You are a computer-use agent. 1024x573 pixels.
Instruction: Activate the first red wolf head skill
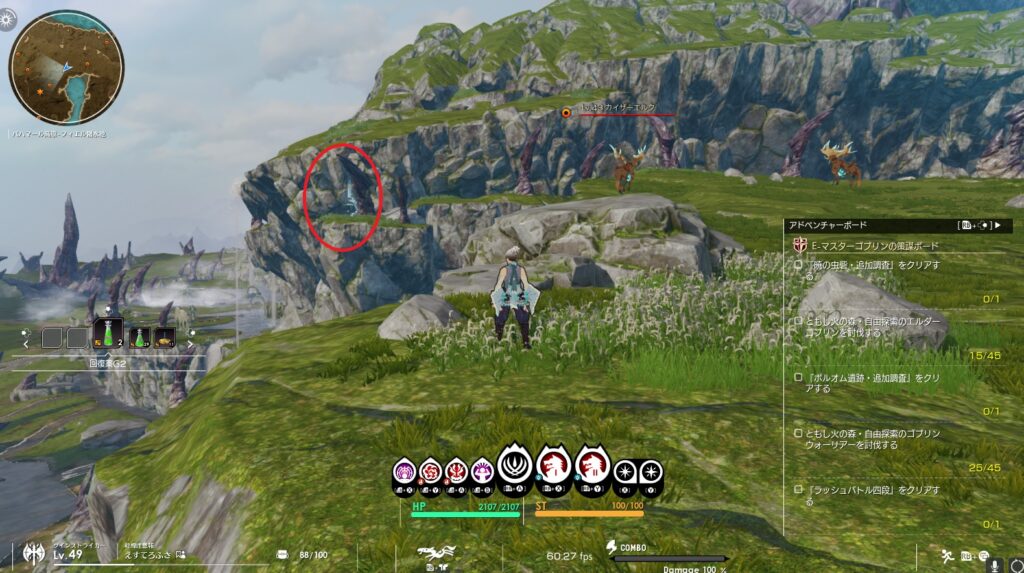[553, 466]
